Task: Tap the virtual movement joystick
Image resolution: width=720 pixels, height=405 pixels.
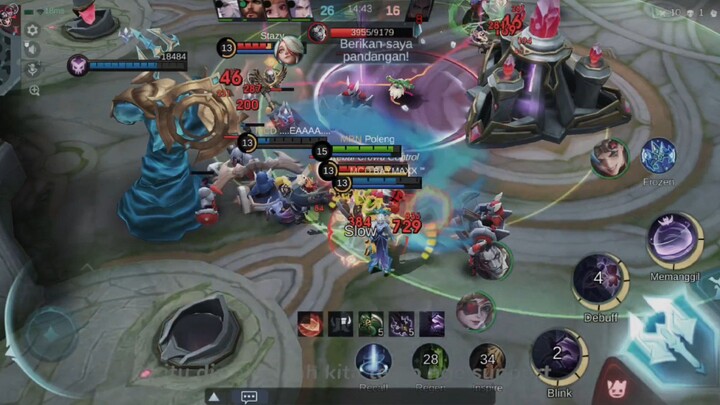Action: (x=51, y=331)
